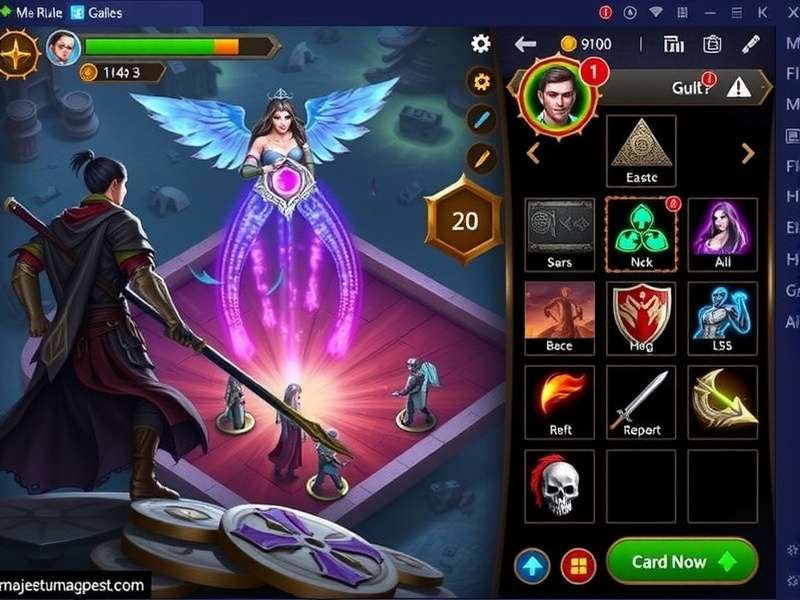Pick the purple All card
The image size is (800, 600).
pyautogui.click(x=723, y=234)
